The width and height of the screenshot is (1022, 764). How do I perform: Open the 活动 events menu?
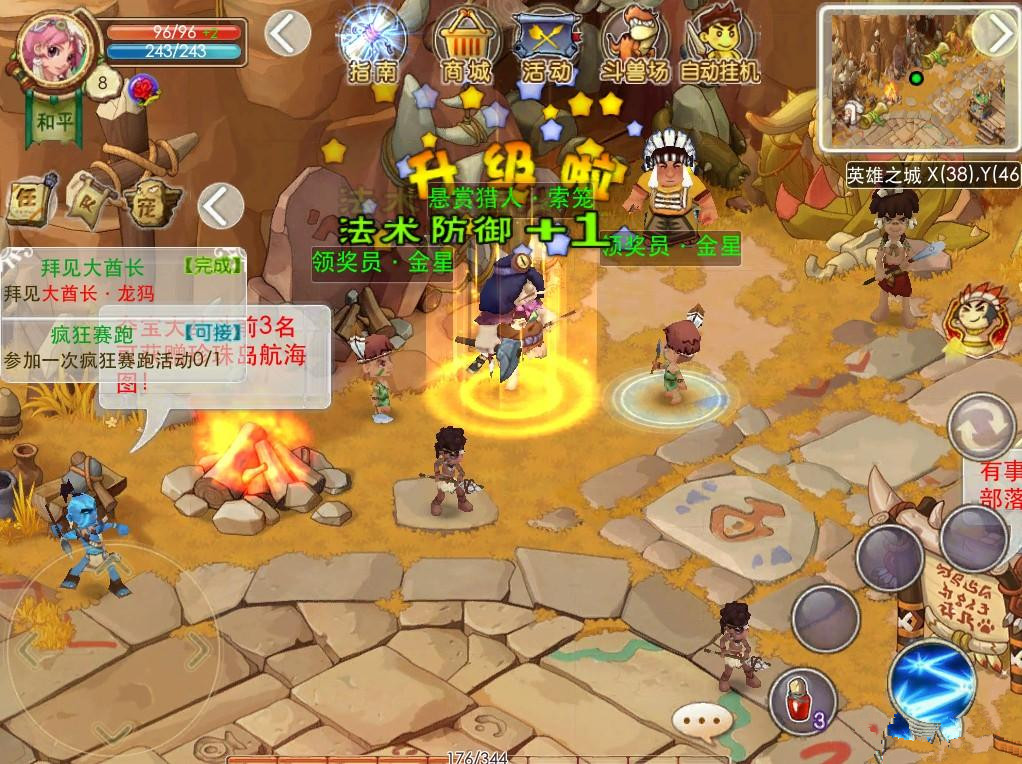coord(547,44)
